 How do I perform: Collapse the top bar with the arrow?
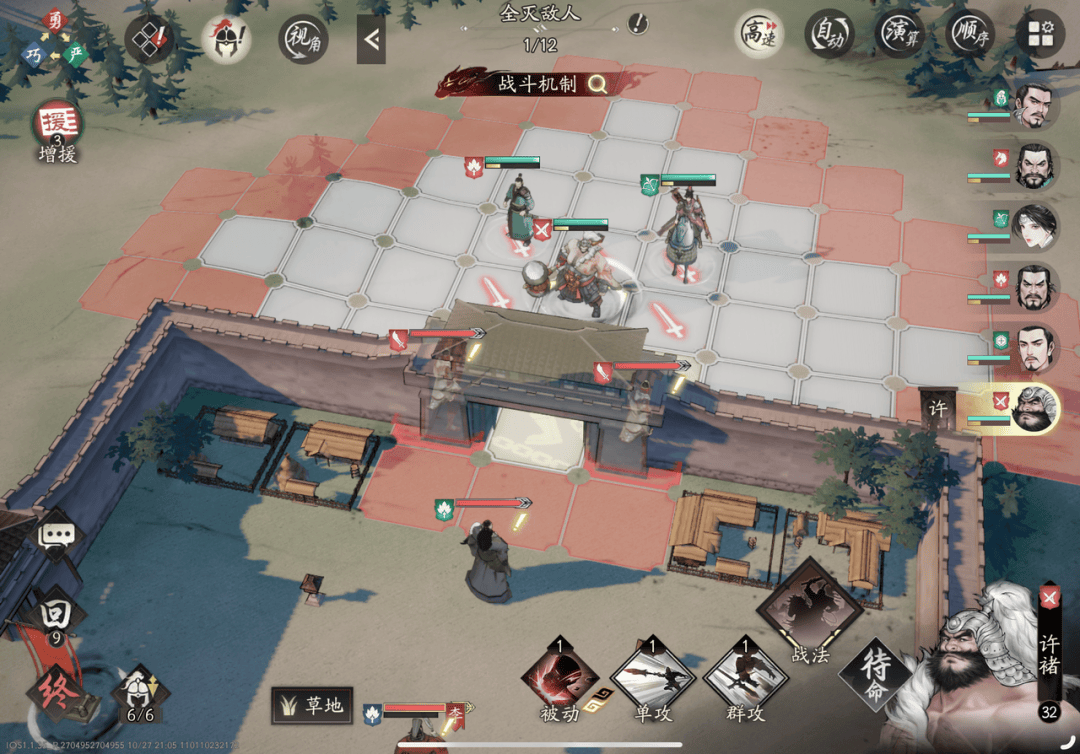tap(371, 39)
